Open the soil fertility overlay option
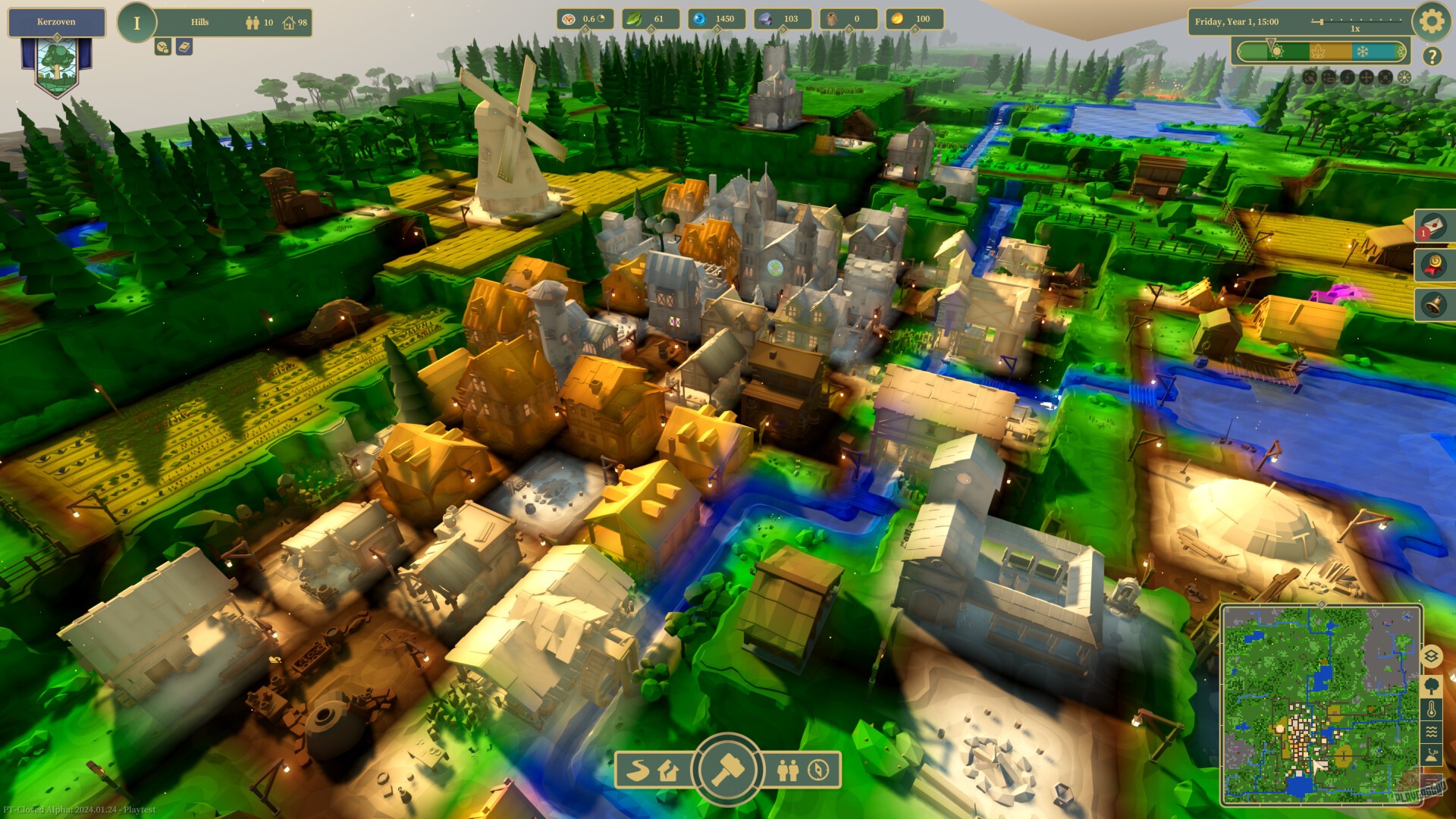 pyautogui.click(x=1432, y=753)
